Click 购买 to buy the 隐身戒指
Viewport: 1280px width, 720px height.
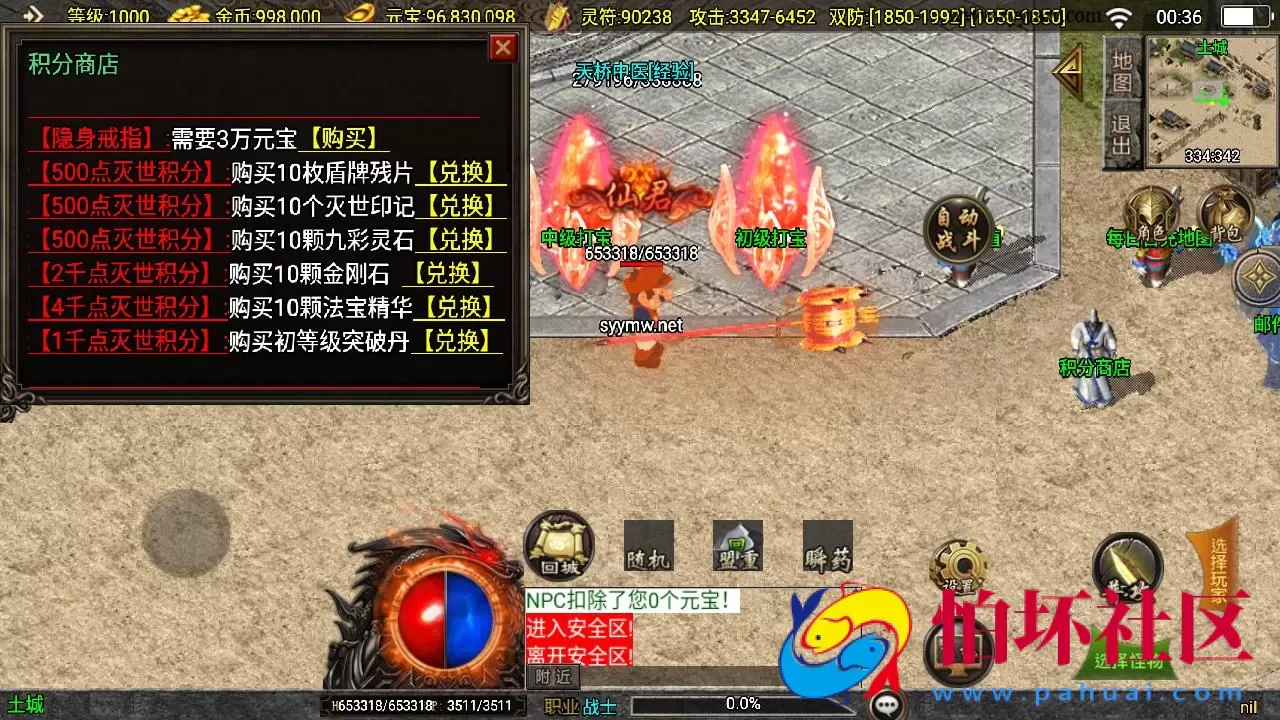click(x=342, y=138)
